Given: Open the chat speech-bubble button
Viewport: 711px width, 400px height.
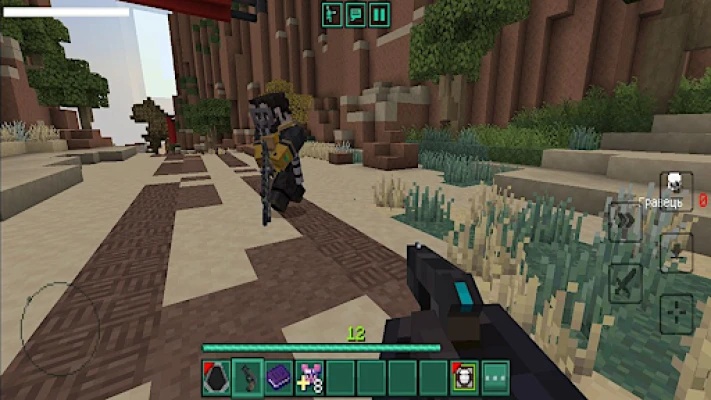Looking at the screenshot, I should tap(355, 14).
